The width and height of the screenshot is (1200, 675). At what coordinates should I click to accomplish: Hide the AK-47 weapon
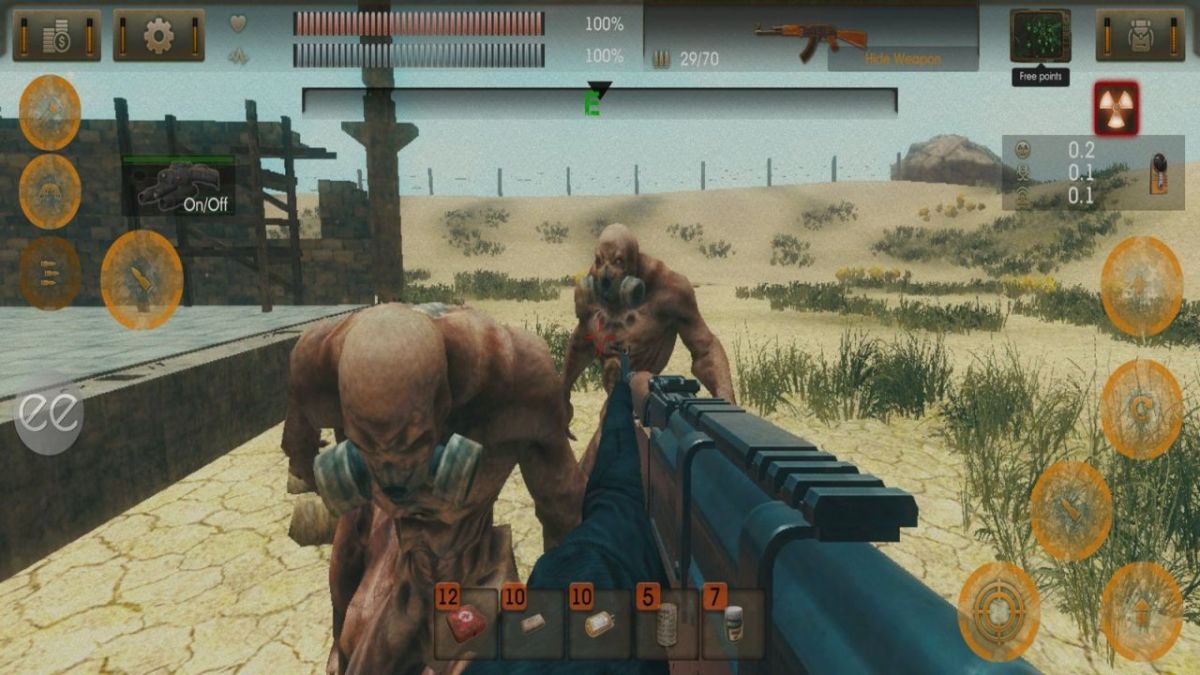902,59
